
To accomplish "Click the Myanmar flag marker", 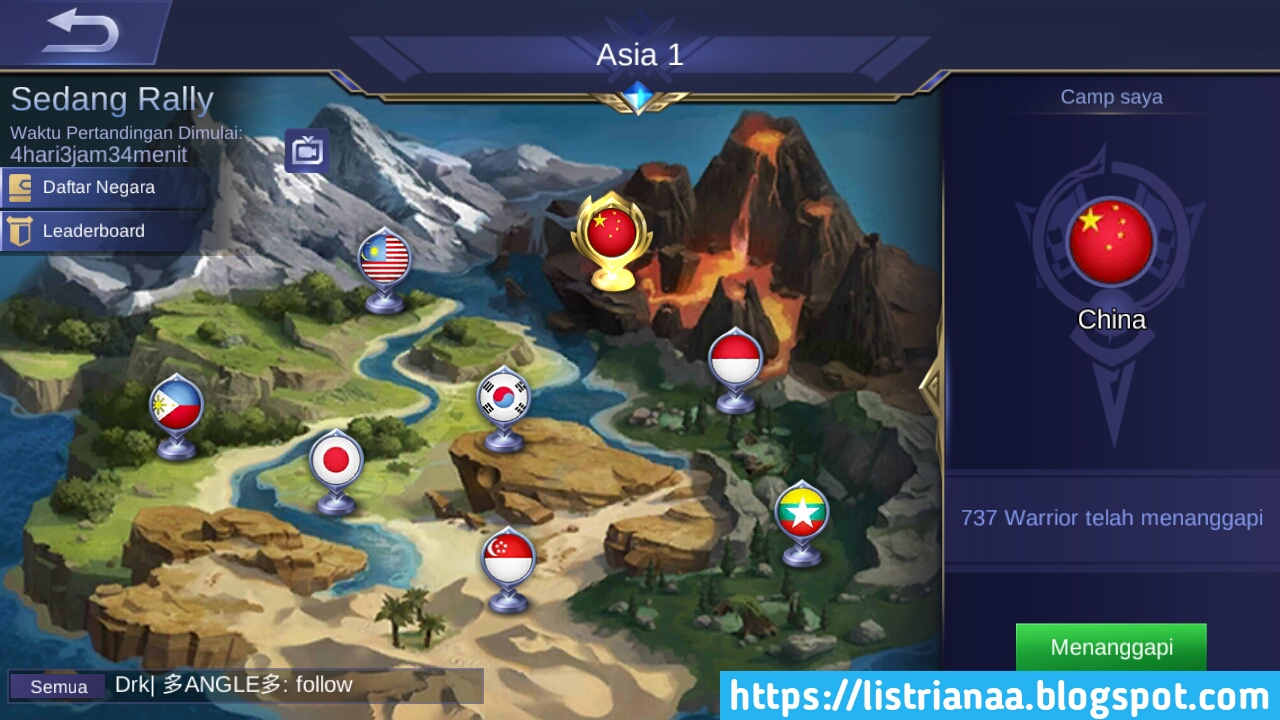I will point(801,513).
